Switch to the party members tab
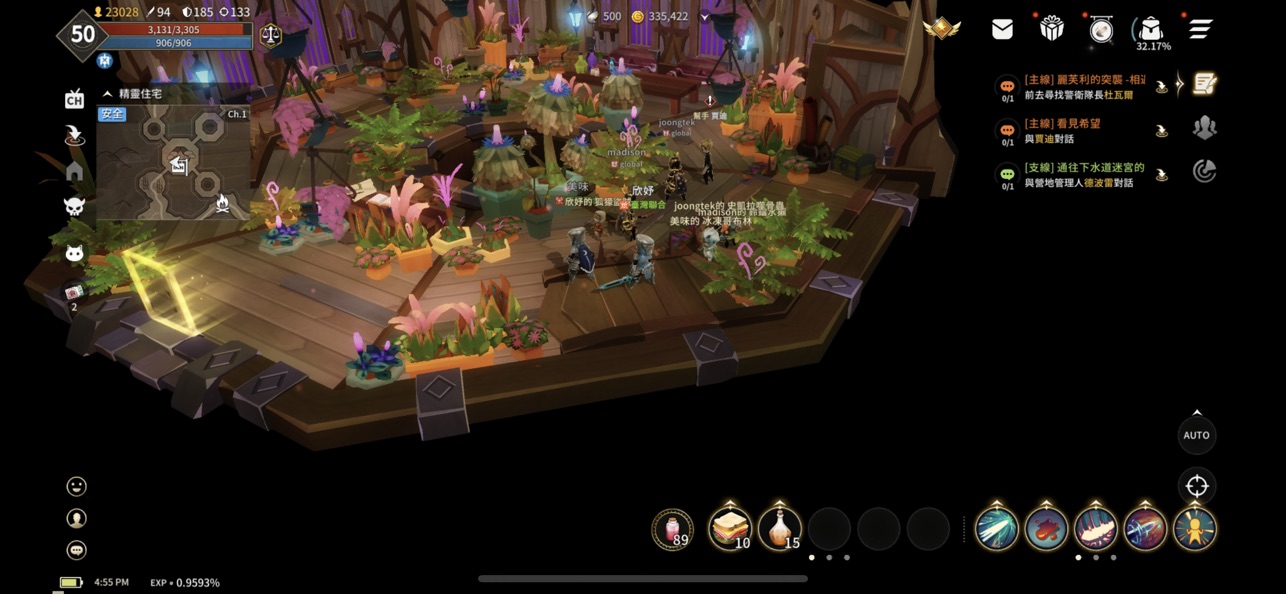The width and height of the screenshot is (1286, 594). (x=1205, y=128)
